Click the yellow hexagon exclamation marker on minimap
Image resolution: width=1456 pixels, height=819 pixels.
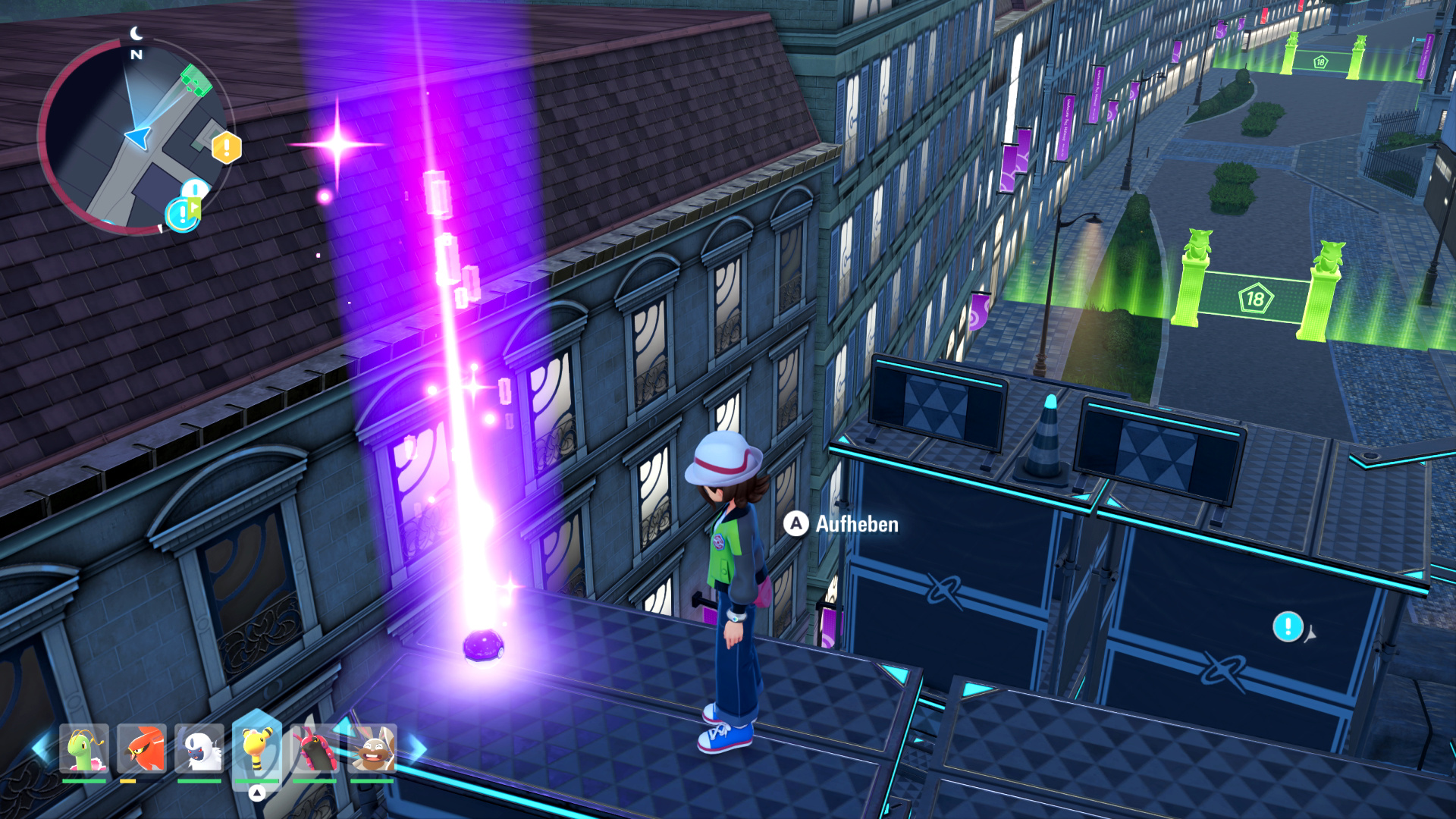click(x=226, y=148)
